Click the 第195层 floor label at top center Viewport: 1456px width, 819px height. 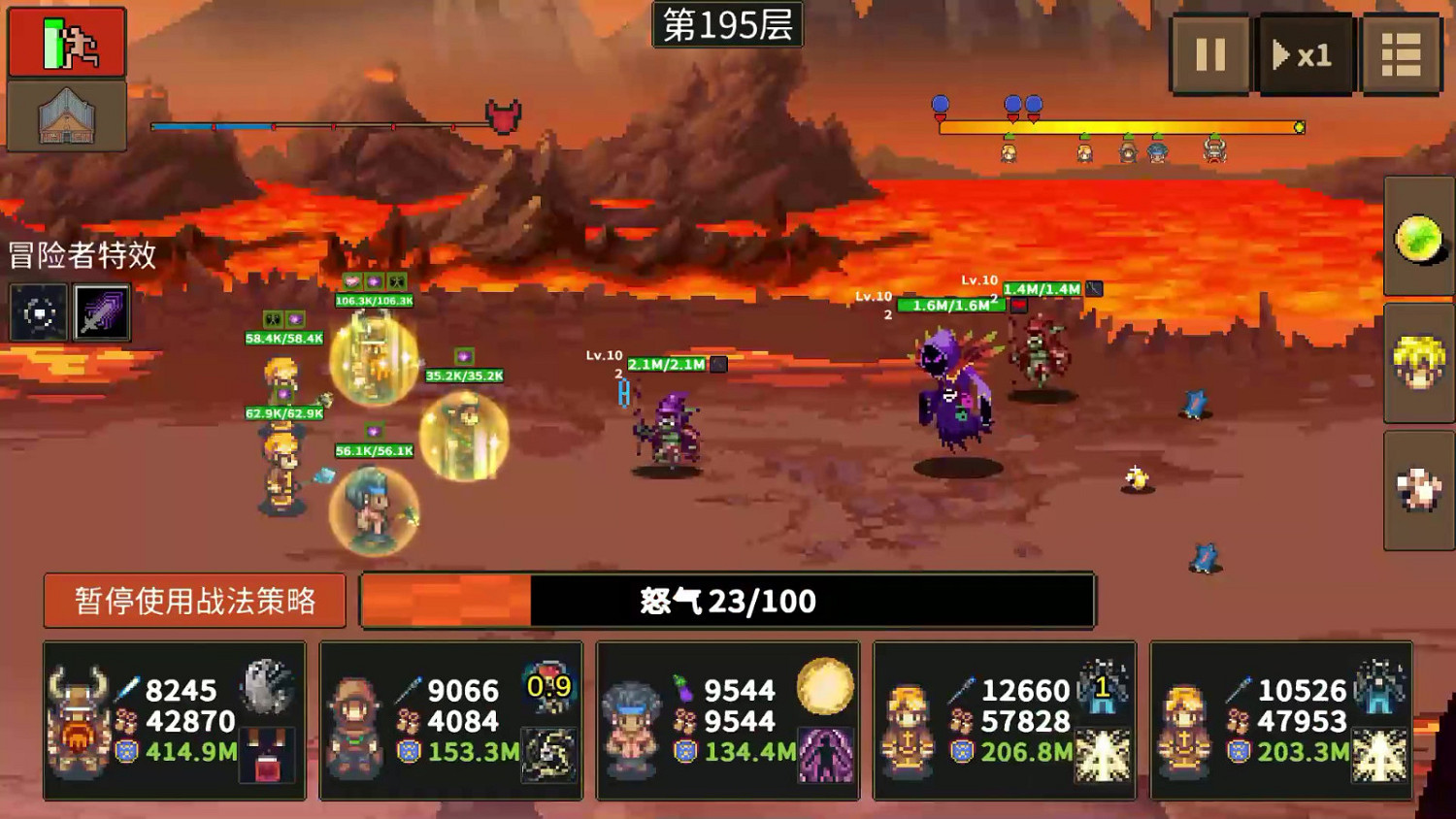coord(728,26)
